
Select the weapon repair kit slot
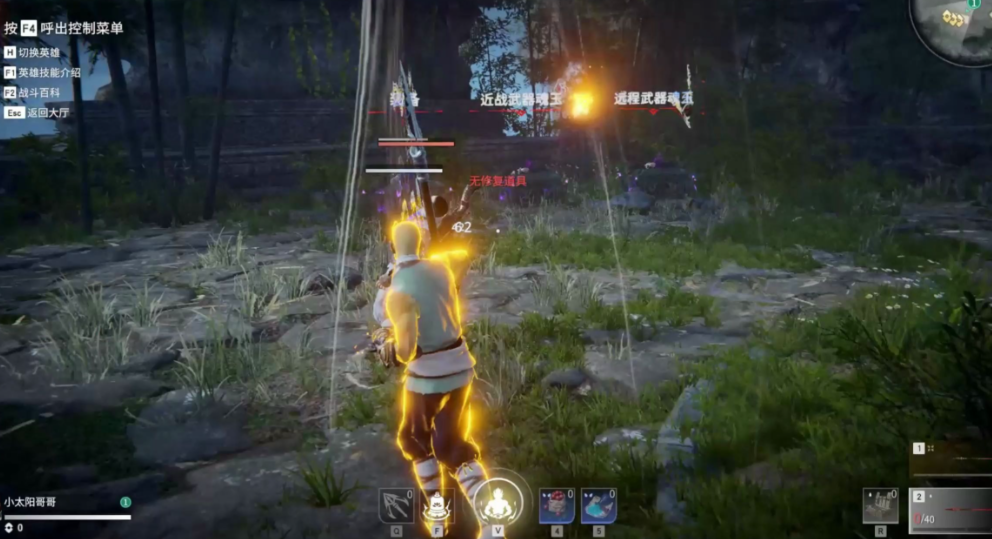pyautogui.click(x=880, y=505)
